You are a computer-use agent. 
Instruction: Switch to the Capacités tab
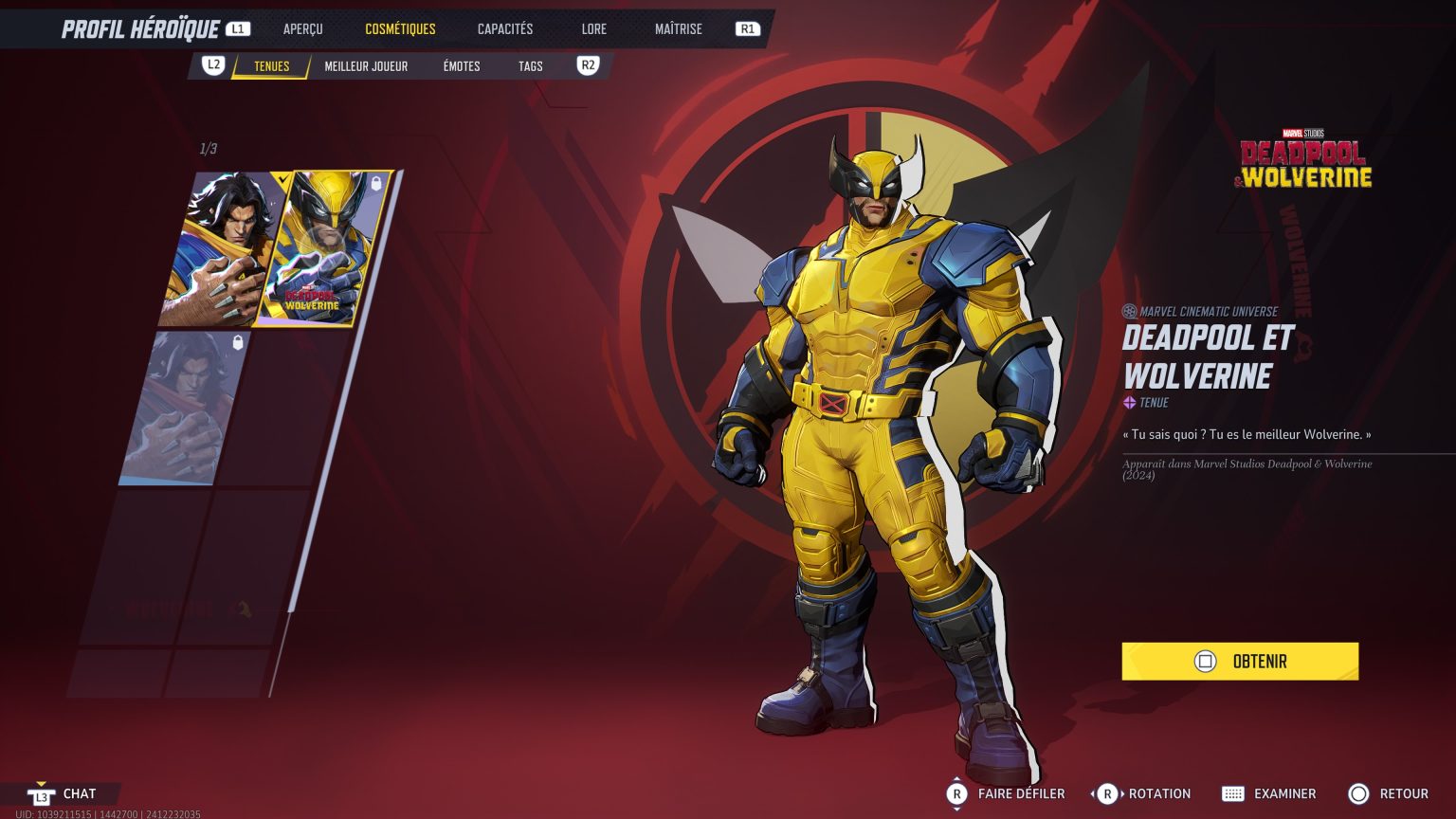pyautogui.click(x=504, y=28)
